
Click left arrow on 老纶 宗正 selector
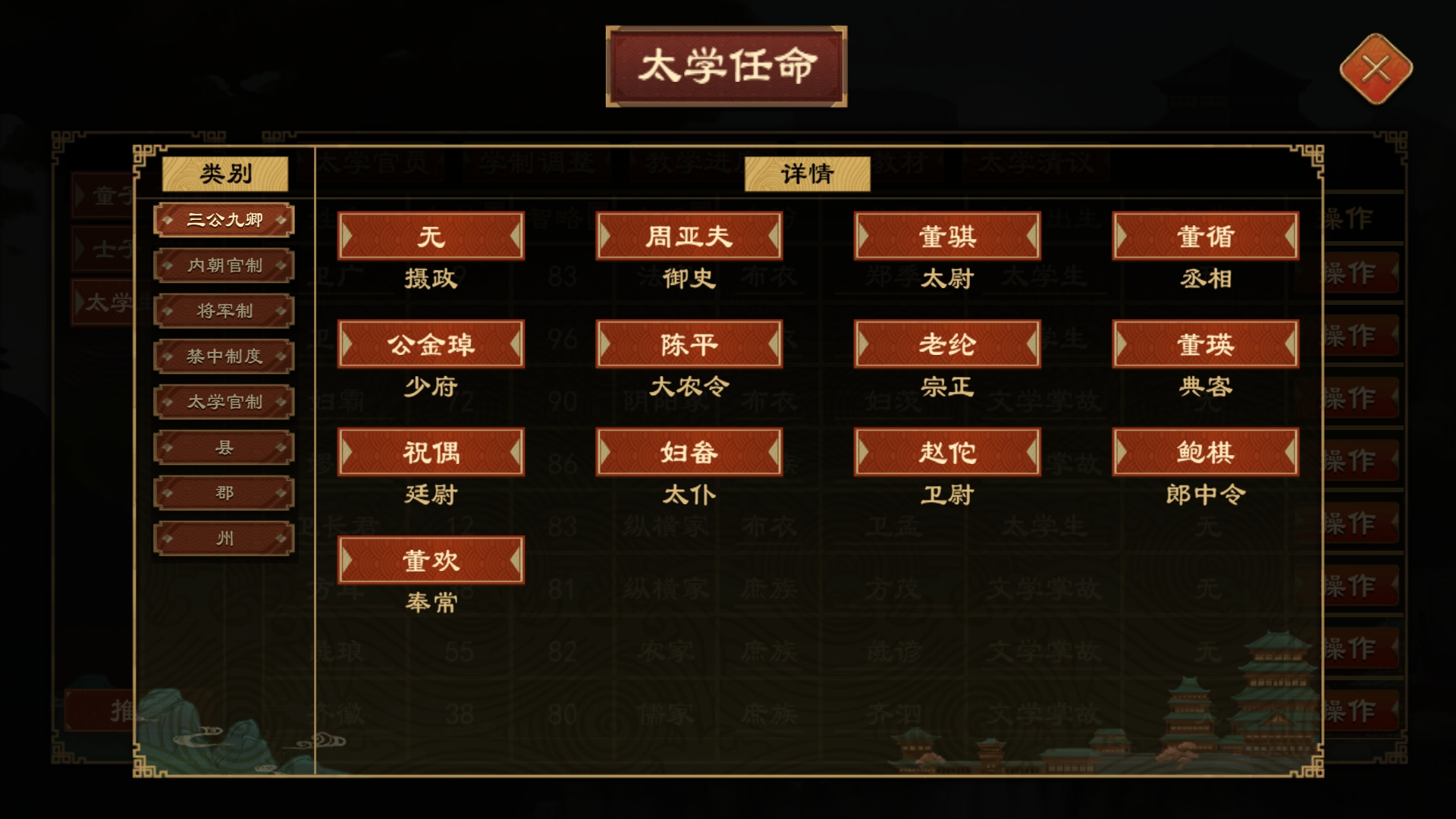click(x=864, y=344)
